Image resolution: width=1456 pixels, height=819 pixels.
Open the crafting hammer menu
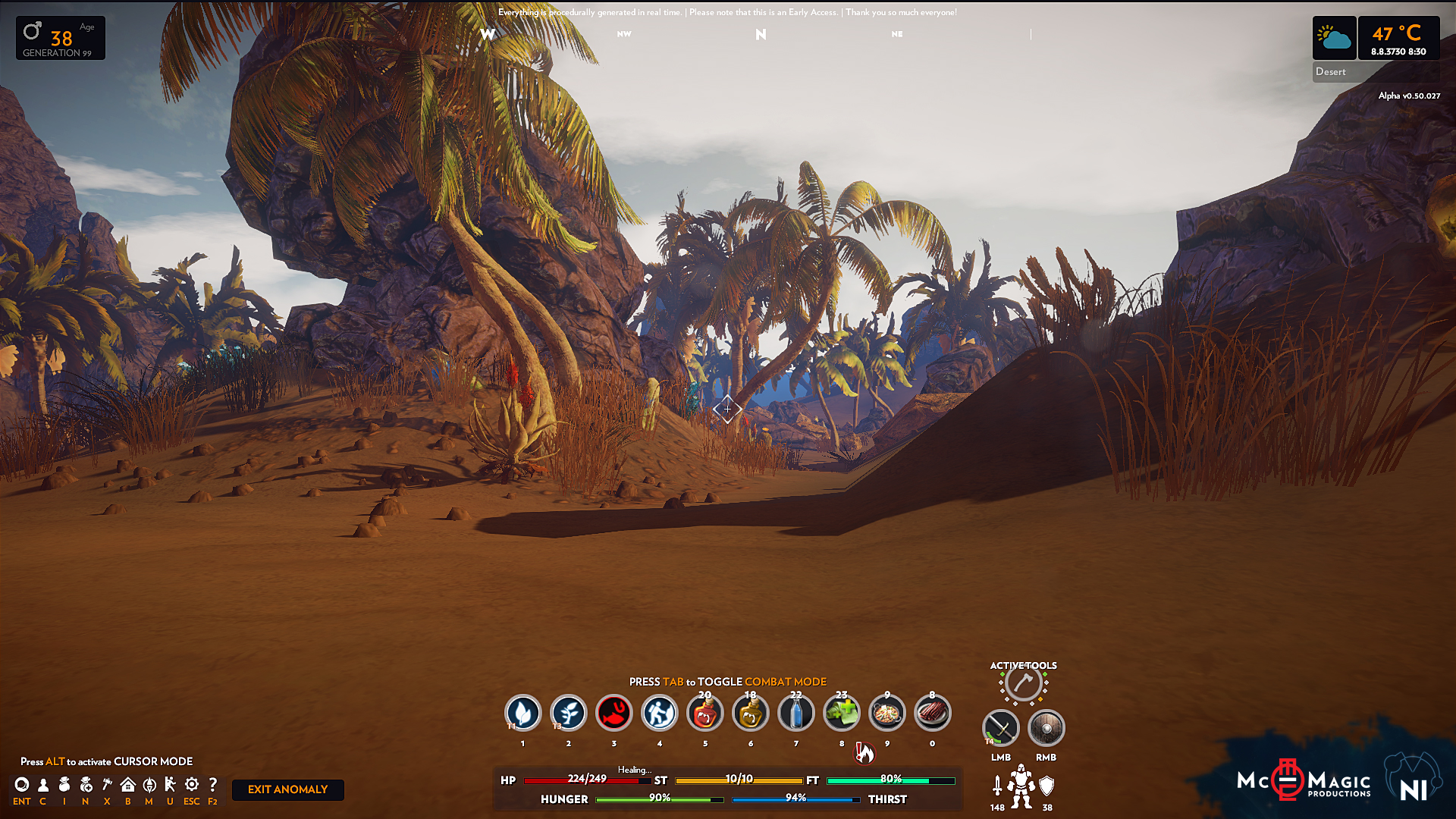(107, 785)
